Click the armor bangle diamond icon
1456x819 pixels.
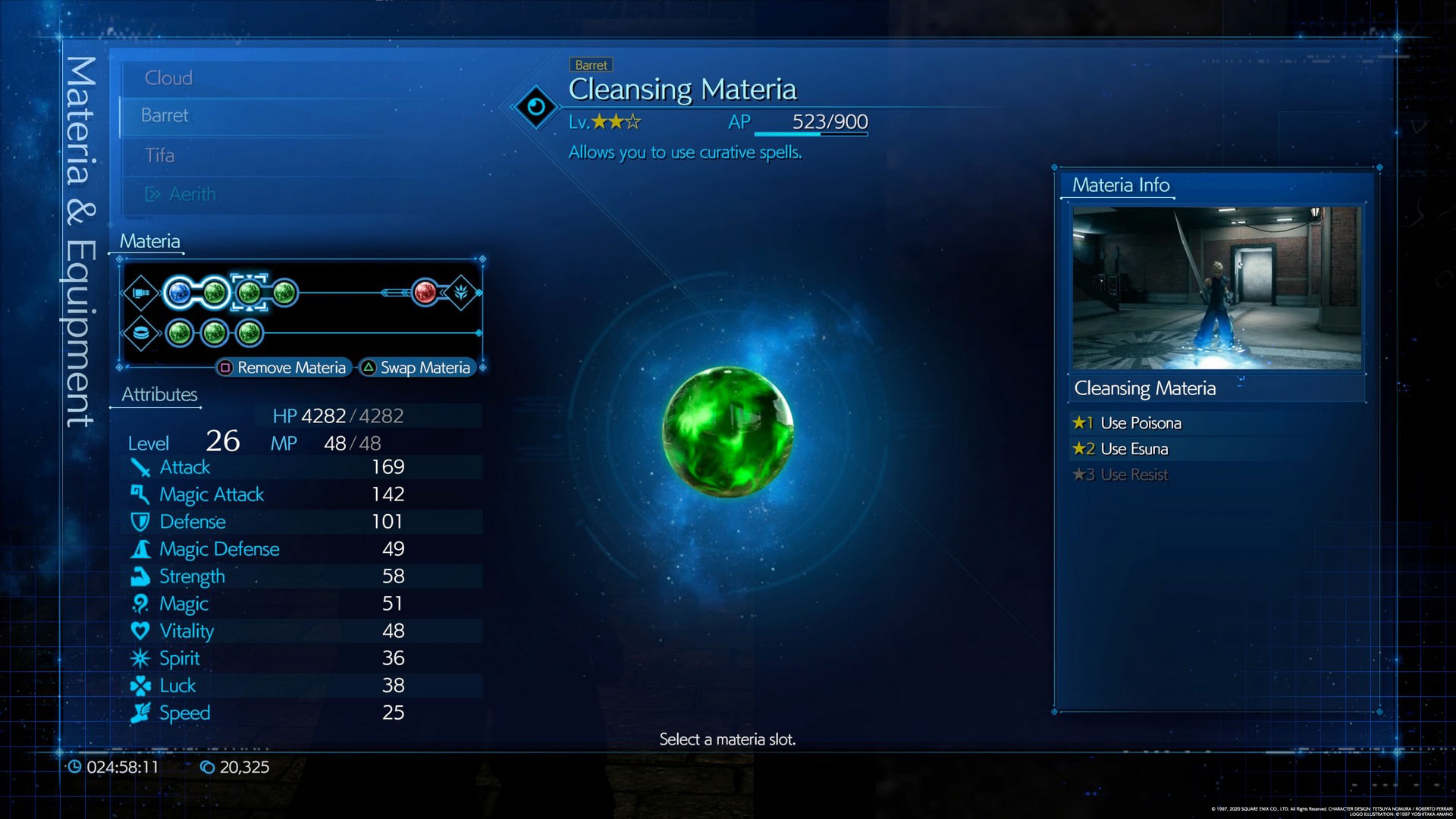click(x=141, y=333)
